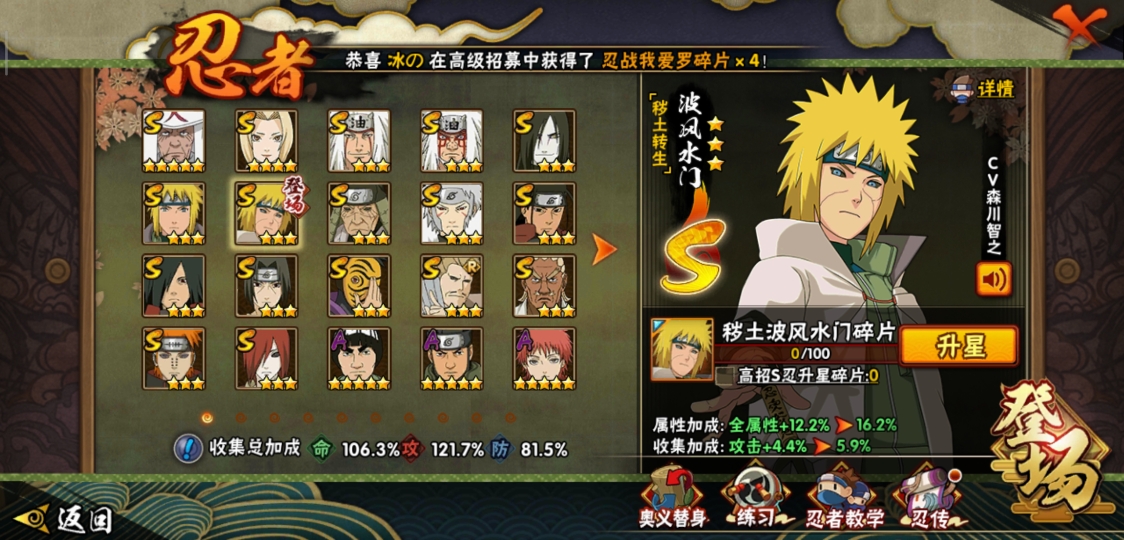Screen dimensions: 1124x540
Task: Click the orange arrow next to the ninja grid
Action: 603,250
